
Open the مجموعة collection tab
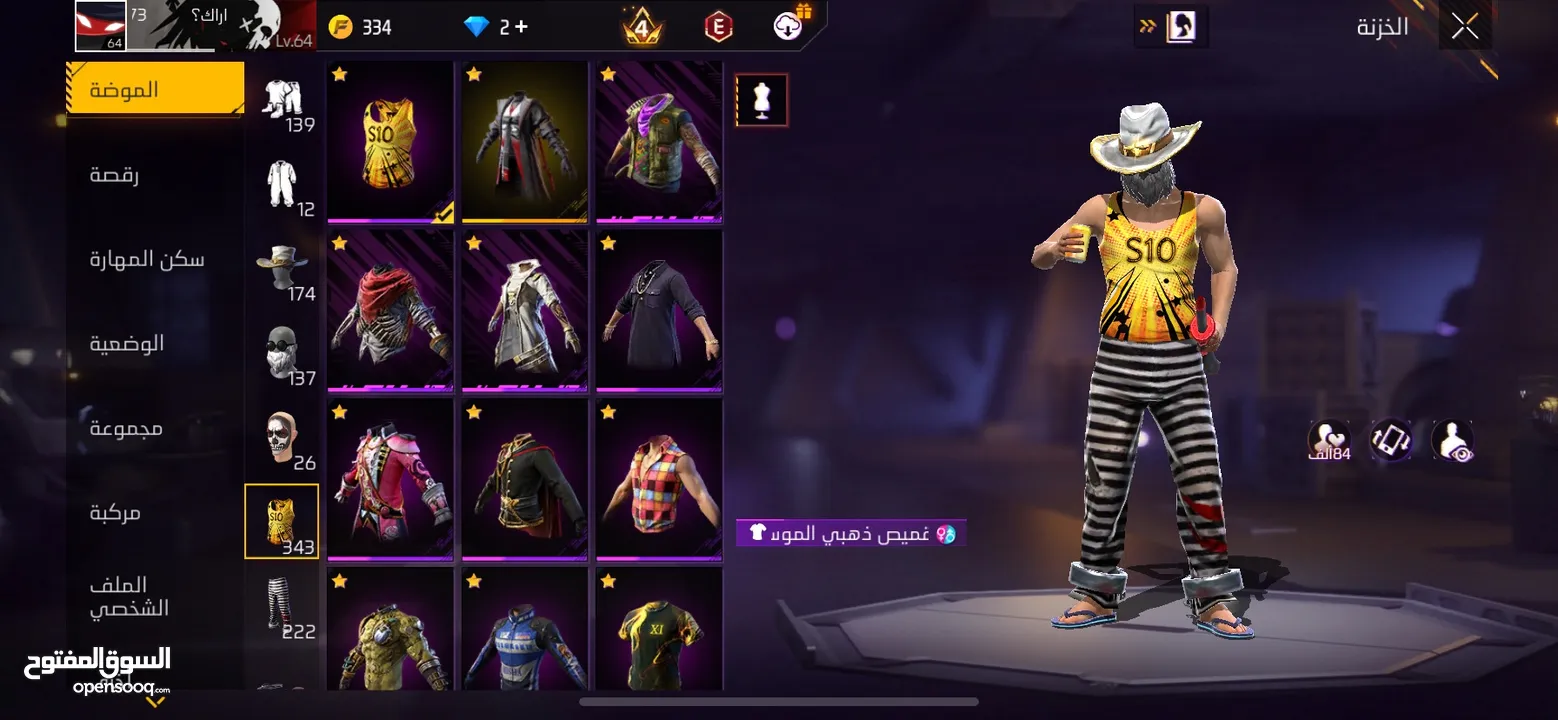click(126, 429)
